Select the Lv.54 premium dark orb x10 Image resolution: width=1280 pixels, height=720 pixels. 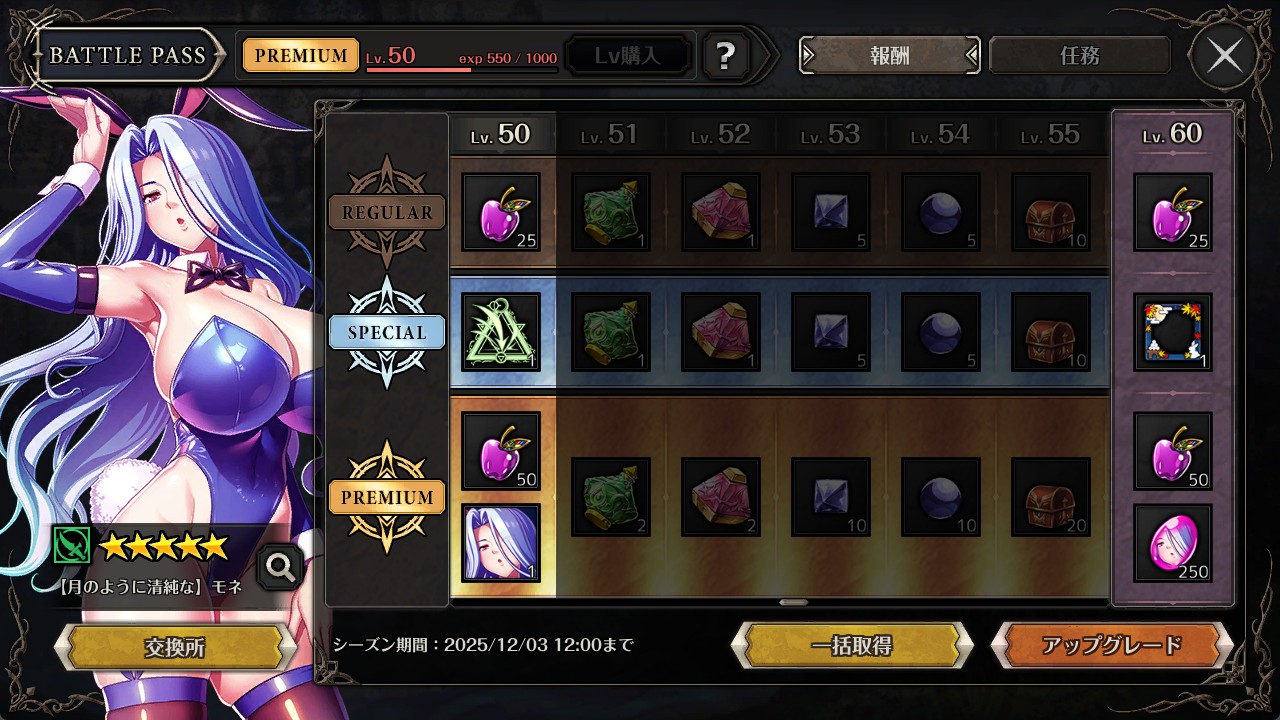click(941, 497)
